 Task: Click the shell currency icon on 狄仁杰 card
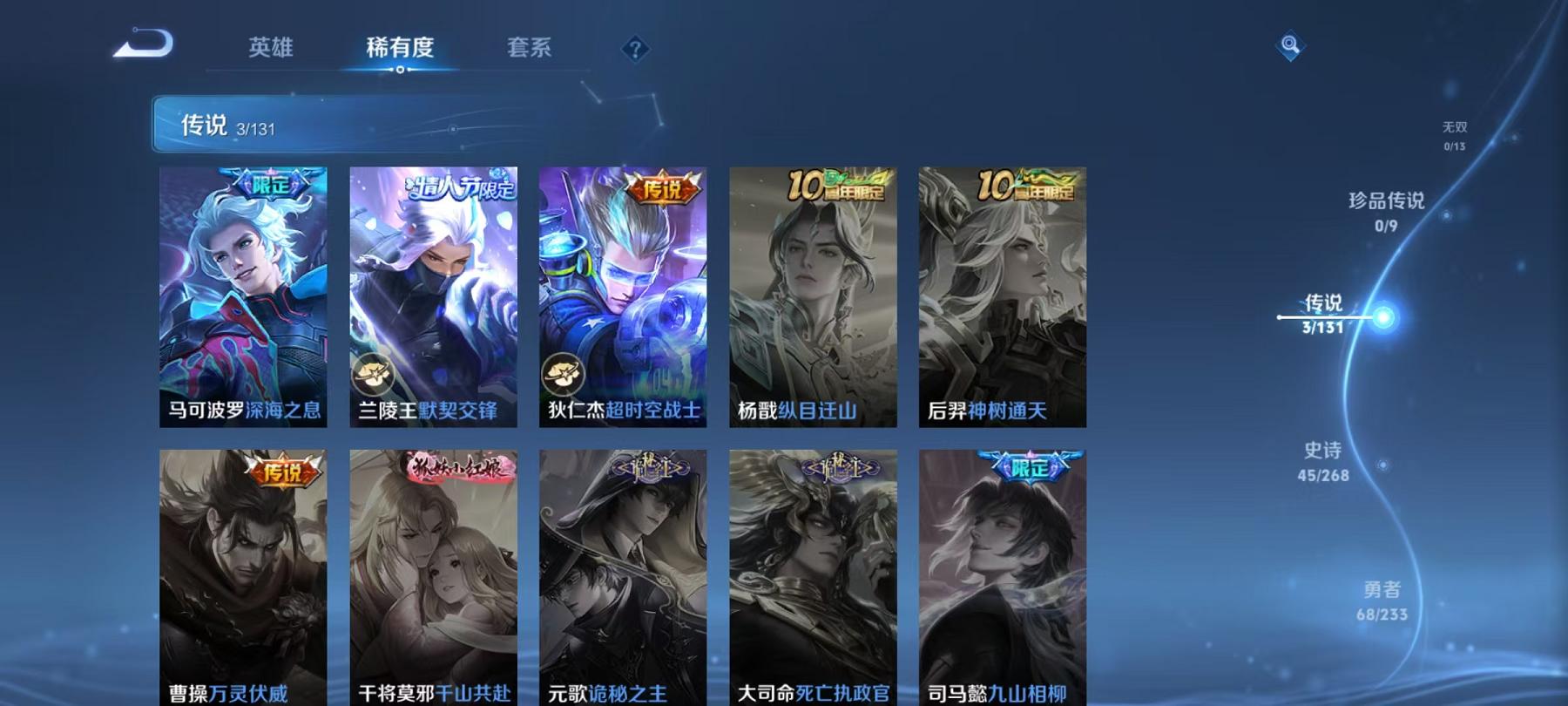coord(562,373)
